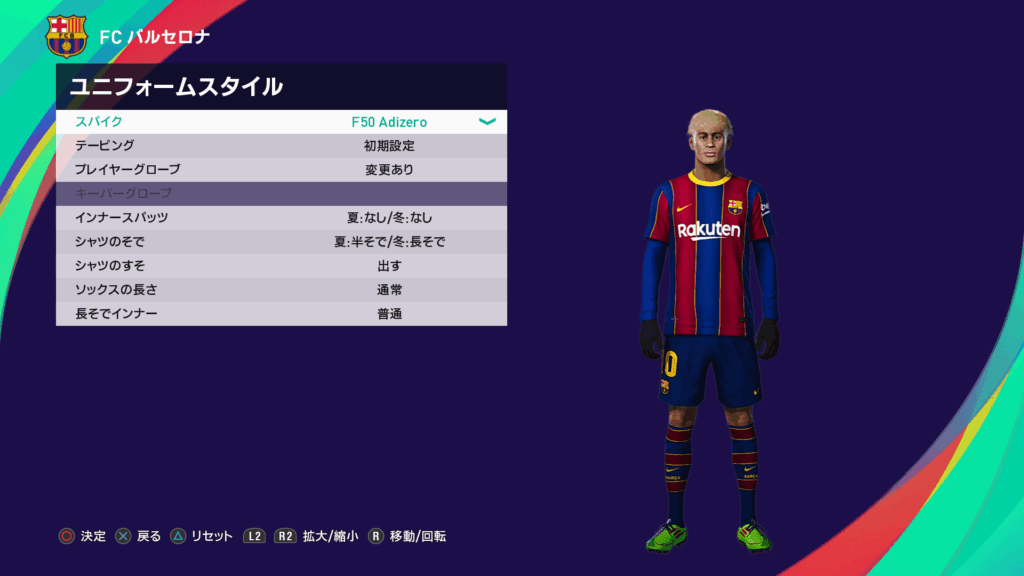This screenshot has height=576, width=1024.
Task: Open the F50 Adizero dropdown arrow
Action: pyautogui.click(x=487, y=122)
